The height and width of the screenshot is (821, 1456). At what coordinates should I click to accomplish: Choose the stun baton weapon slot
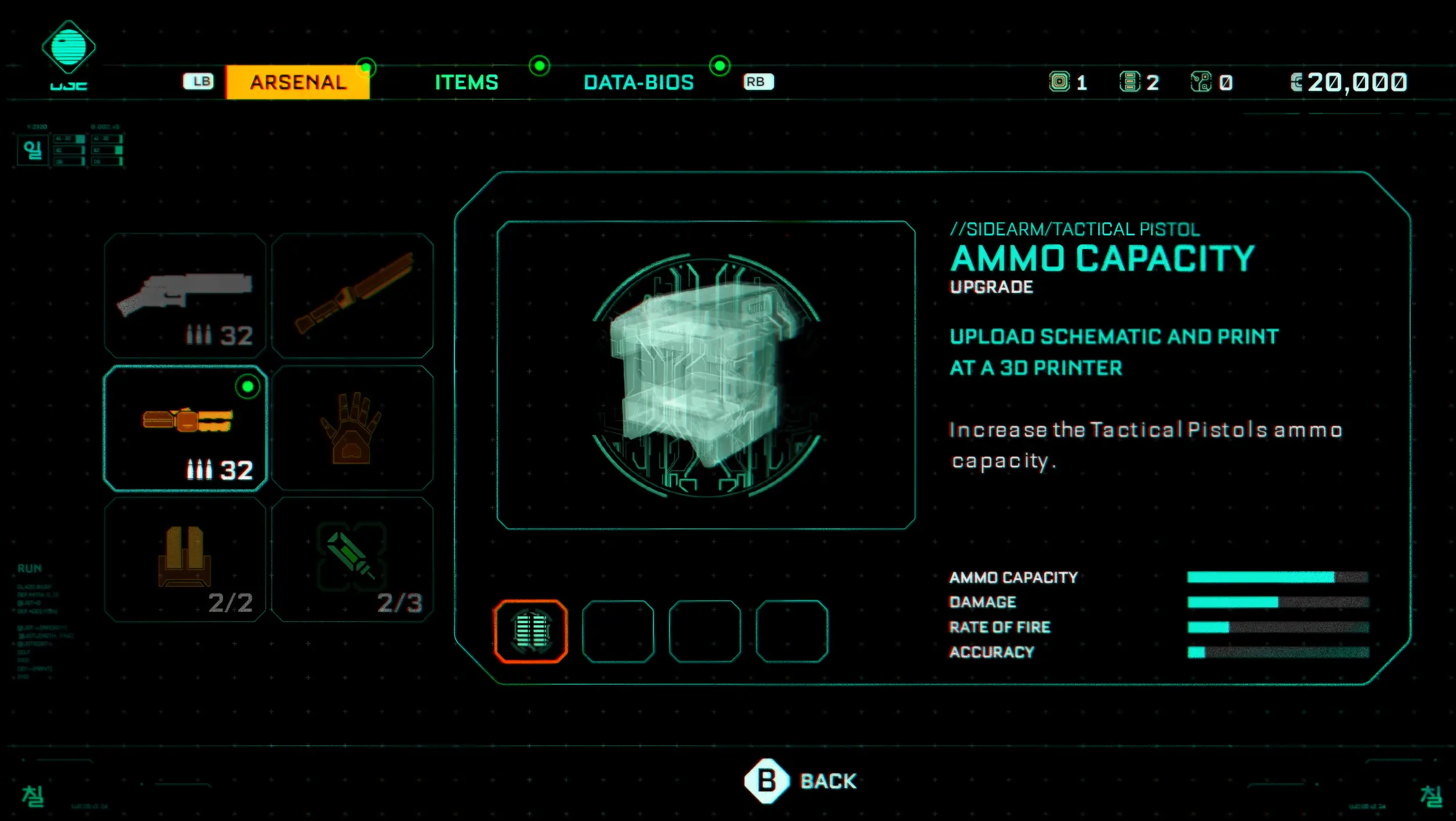352,295
